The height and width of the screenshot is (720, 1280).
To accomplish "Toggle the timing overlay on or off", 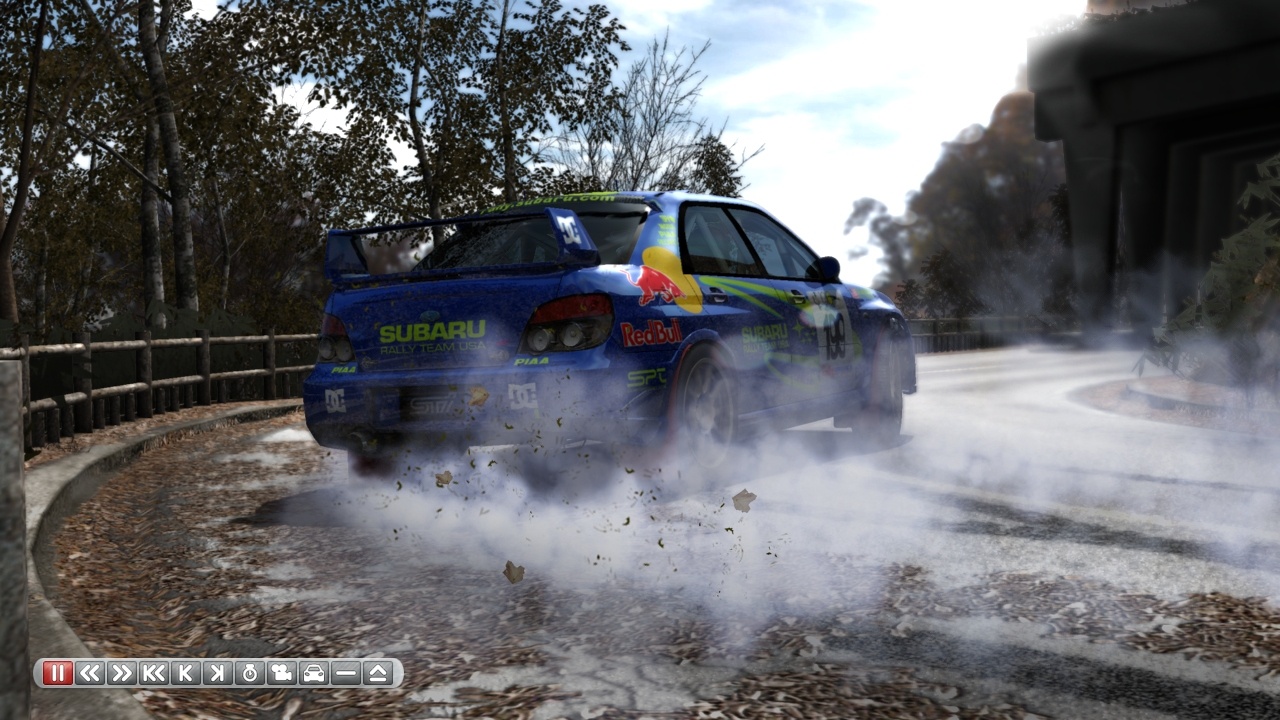I will pyautogui.click(x=248, y=674).
